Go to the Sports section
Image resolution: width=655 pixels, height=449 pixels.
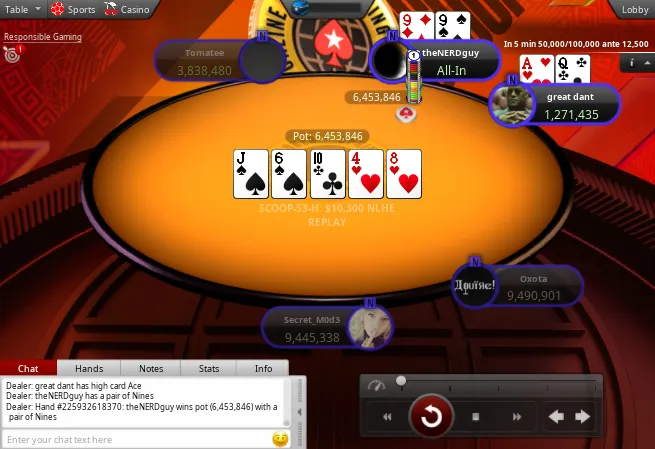[x=74, y=9]
